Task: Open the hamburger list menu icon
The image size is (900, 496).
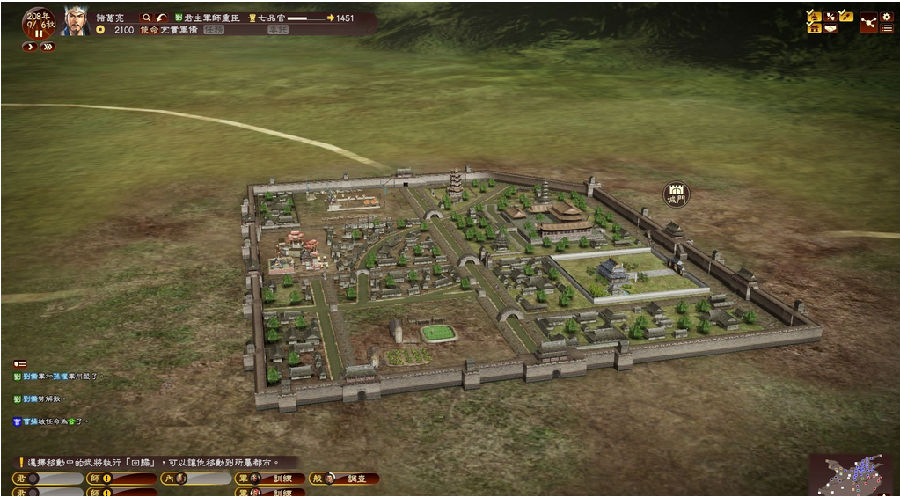Action: pos(886,29)
